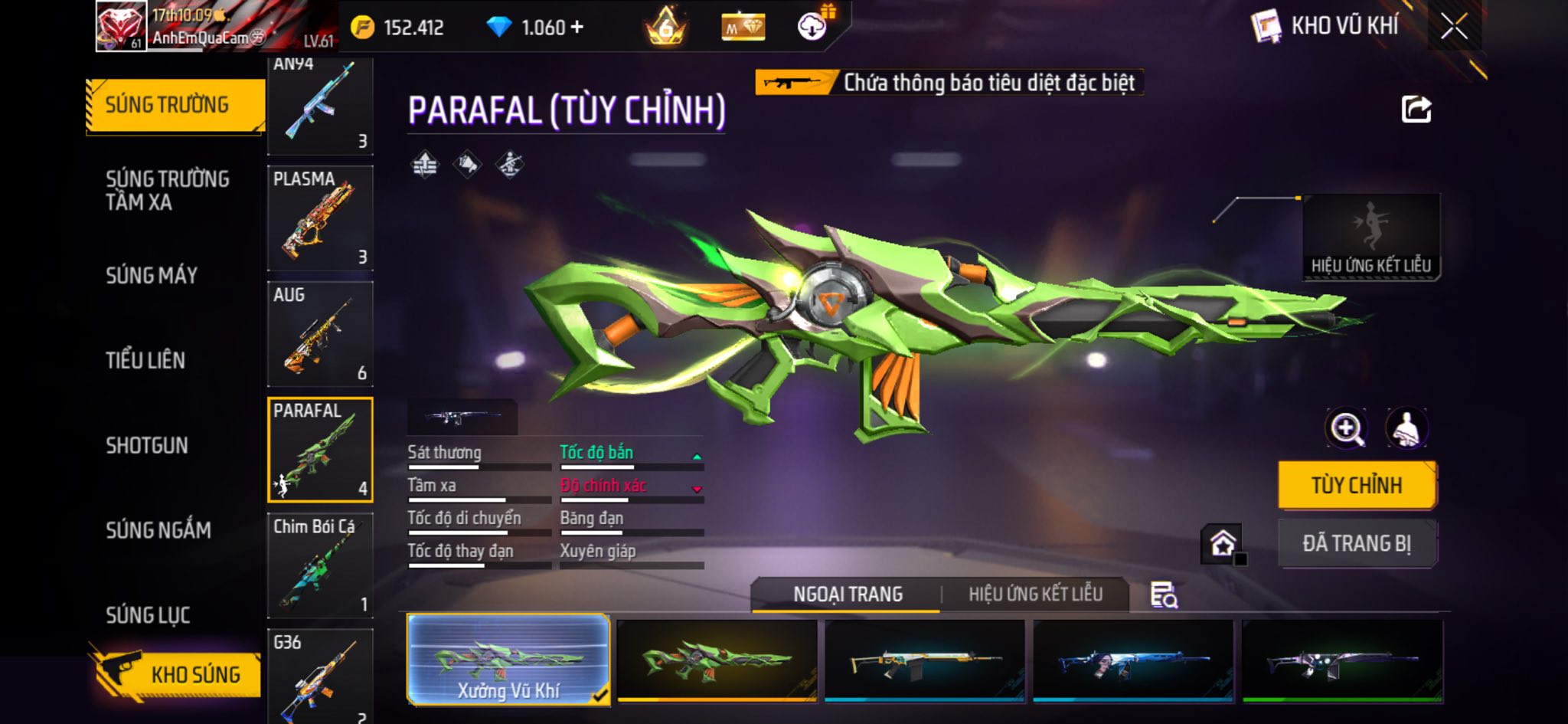Select the Plasma weapon tile
Image resolution: width=1568 pixels, height=724 pixels.
[320, 218]
